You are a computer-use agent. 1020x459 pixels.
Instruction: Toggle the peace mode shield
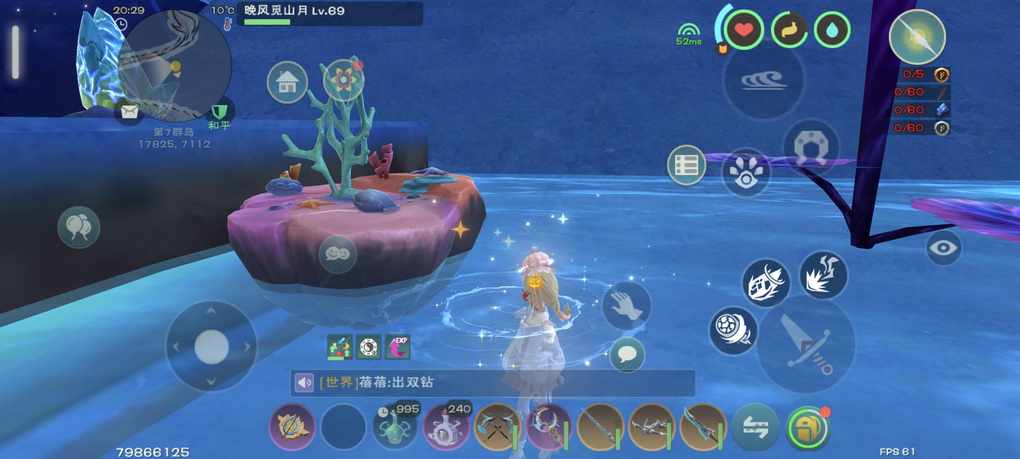point(220,111)
